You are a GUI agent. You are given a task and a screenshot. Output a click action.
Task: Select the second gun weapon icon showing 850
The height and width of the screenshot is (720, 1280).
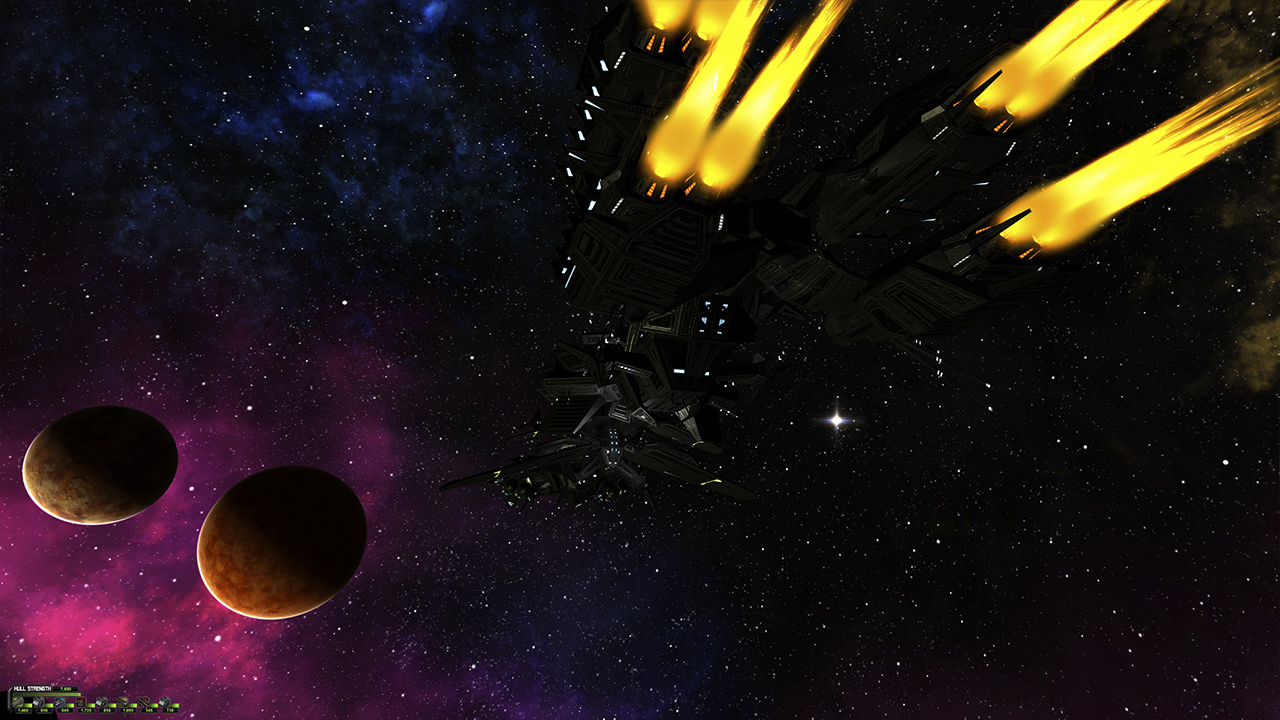click(38, 701)
